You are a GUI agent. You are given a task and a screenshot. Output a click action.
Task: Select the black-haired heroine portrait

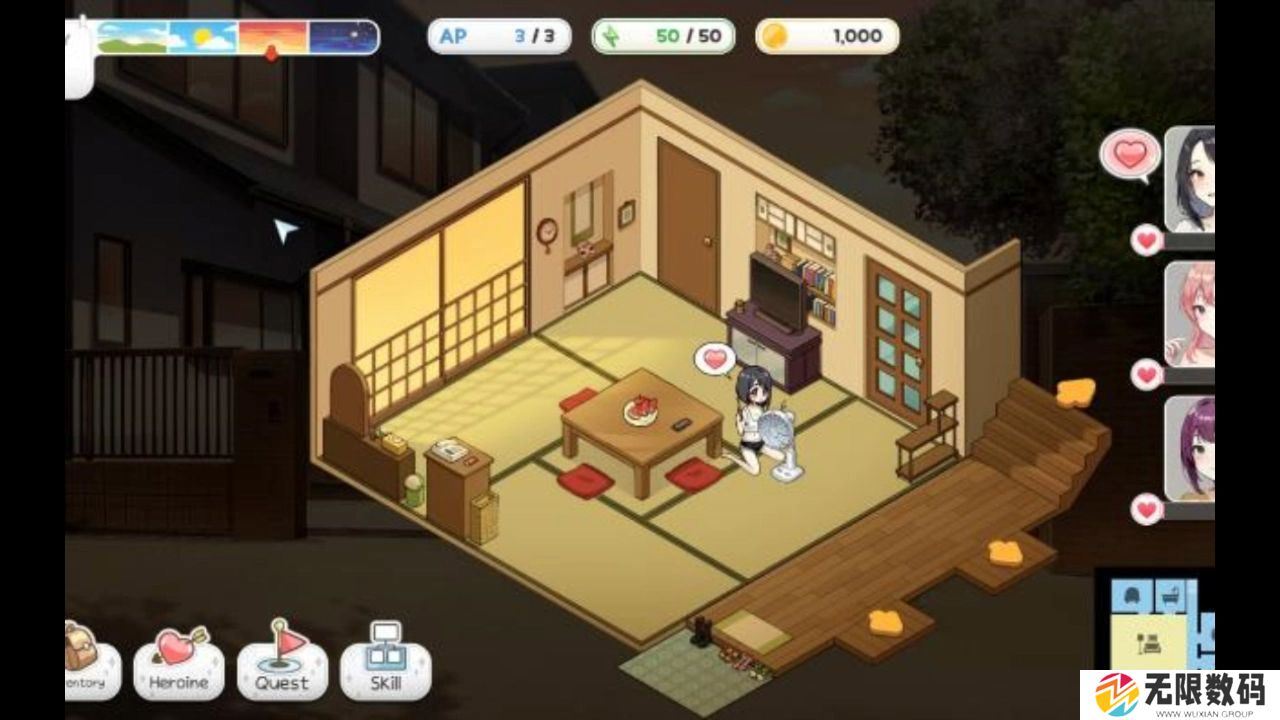click(1191, 178)
